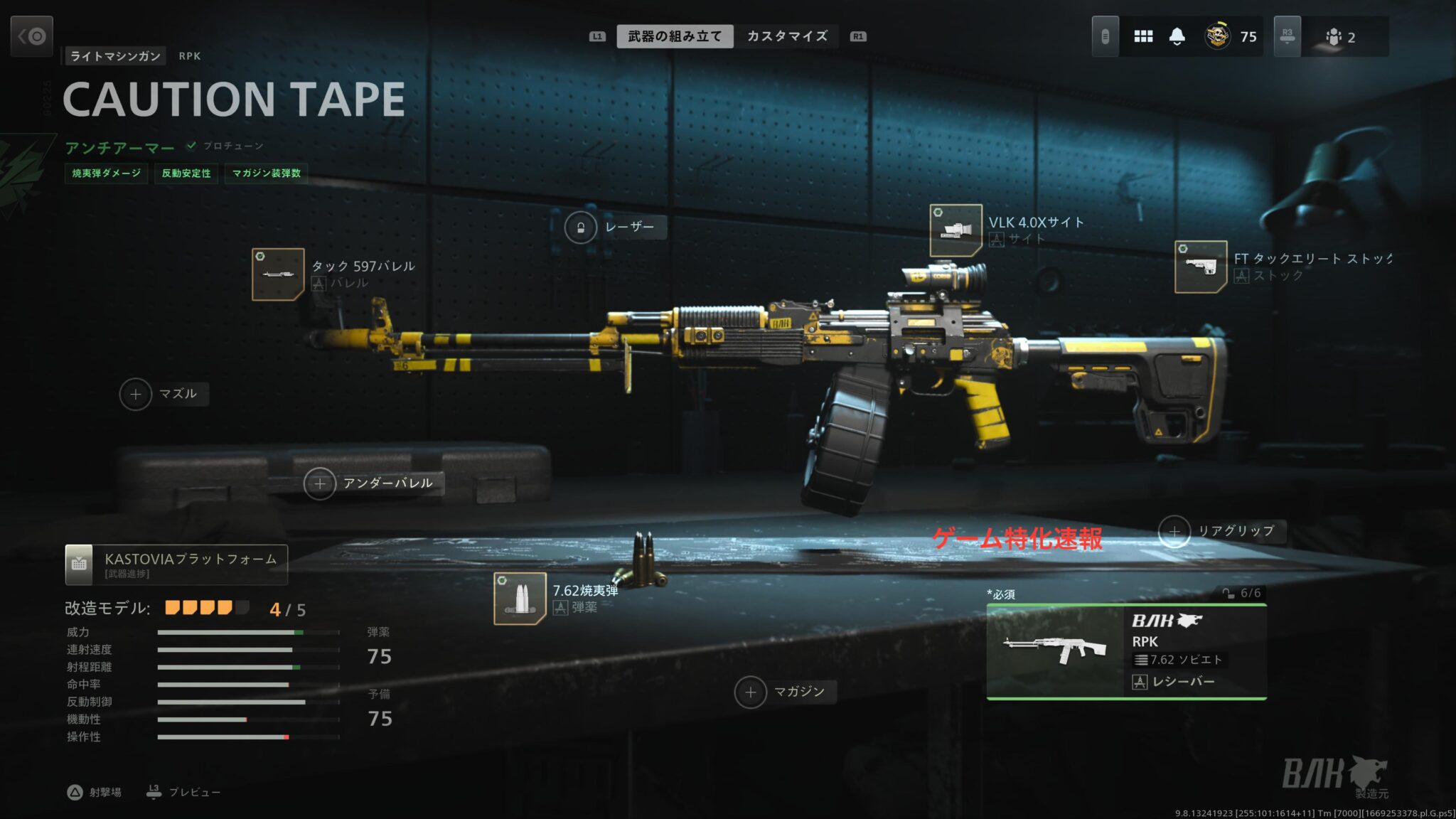Open the カスタマイズ tab
Screen dimensions: 1456x819
786,36
